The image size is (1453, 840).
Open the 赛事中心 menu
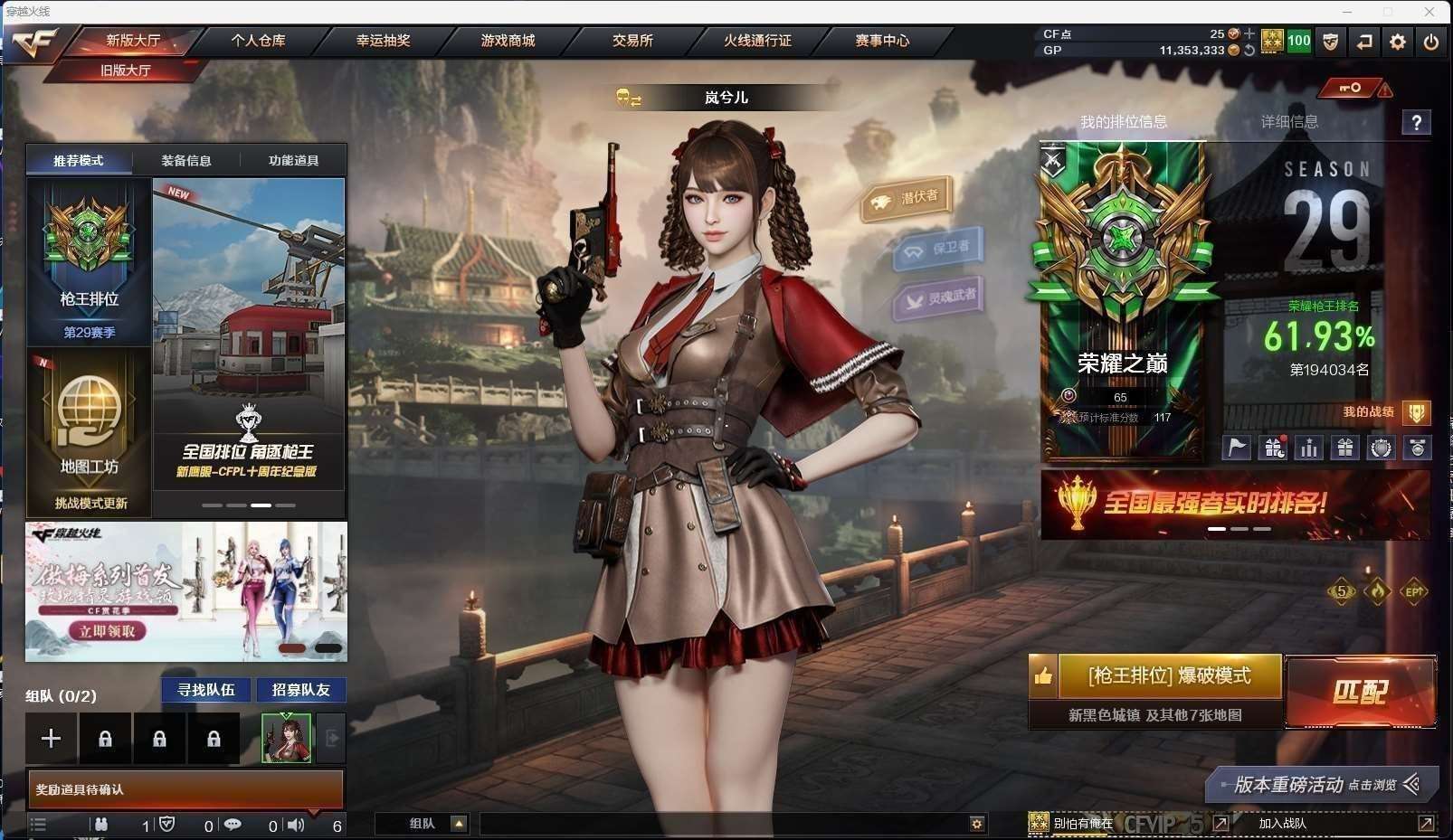[x=882, y=41]
